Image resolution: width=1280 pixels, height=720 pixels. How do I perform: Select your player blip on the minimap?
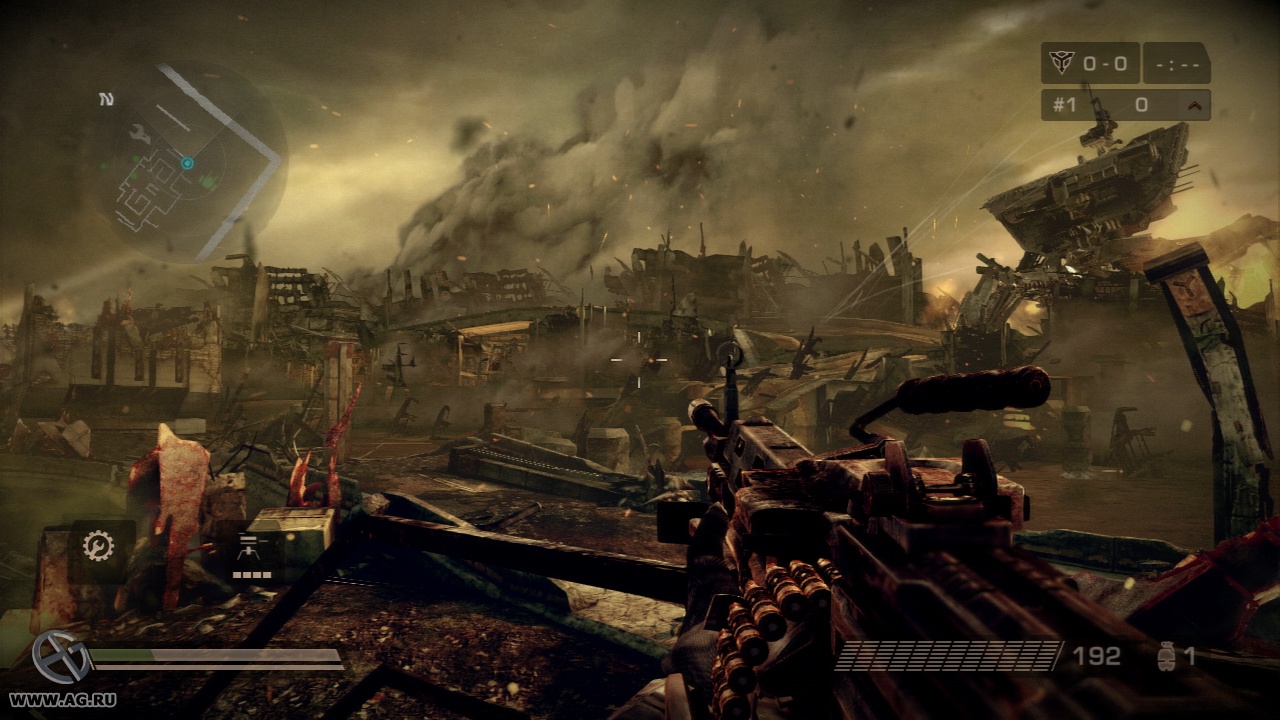click(x=188, y=163)
